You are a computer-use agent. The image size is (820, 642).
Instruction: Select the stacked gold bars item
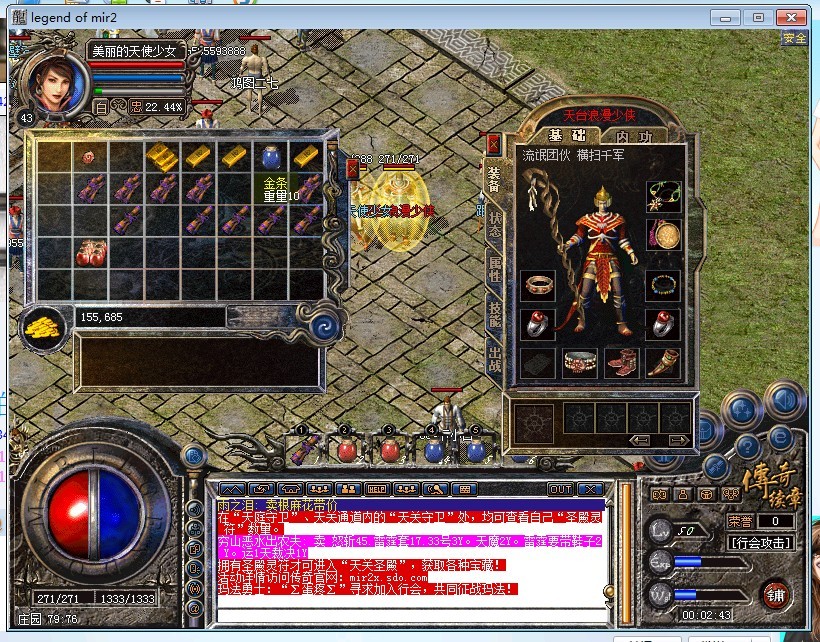pos(162,156)
